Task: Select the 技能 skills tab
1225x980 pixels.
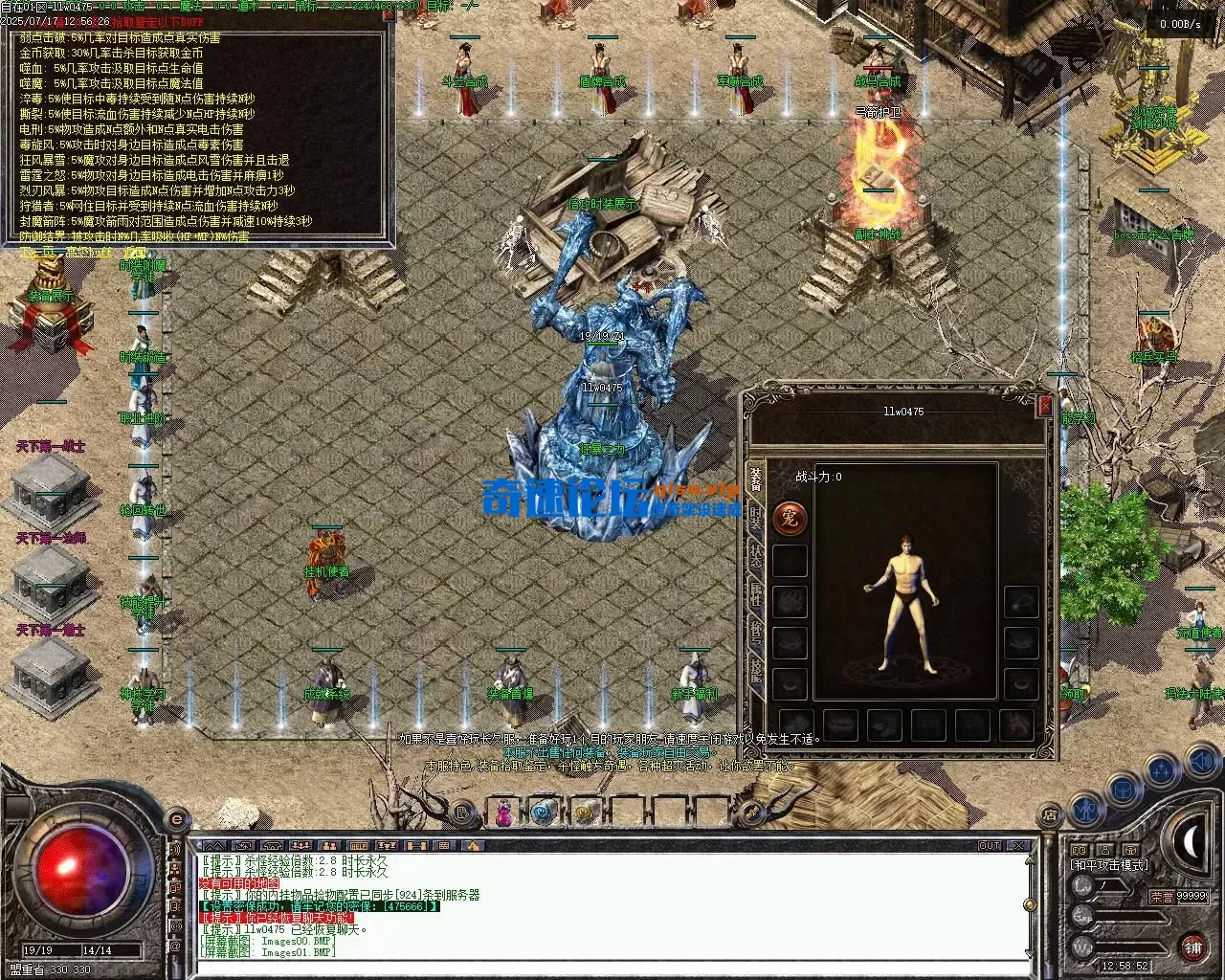Action: (x=755, y=670)
